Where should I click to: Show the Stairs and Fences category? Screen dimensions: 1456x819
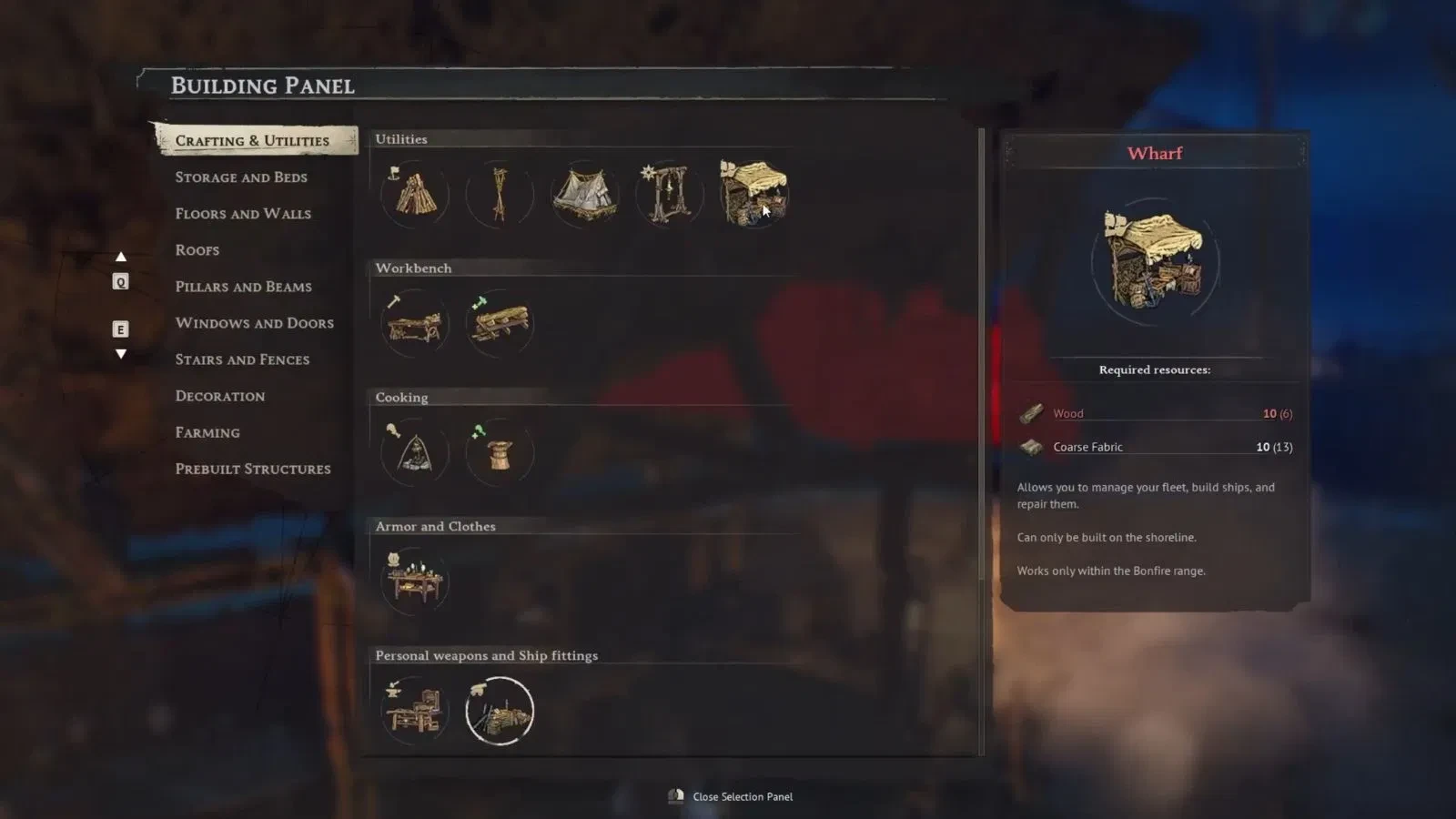coord(242,359)
